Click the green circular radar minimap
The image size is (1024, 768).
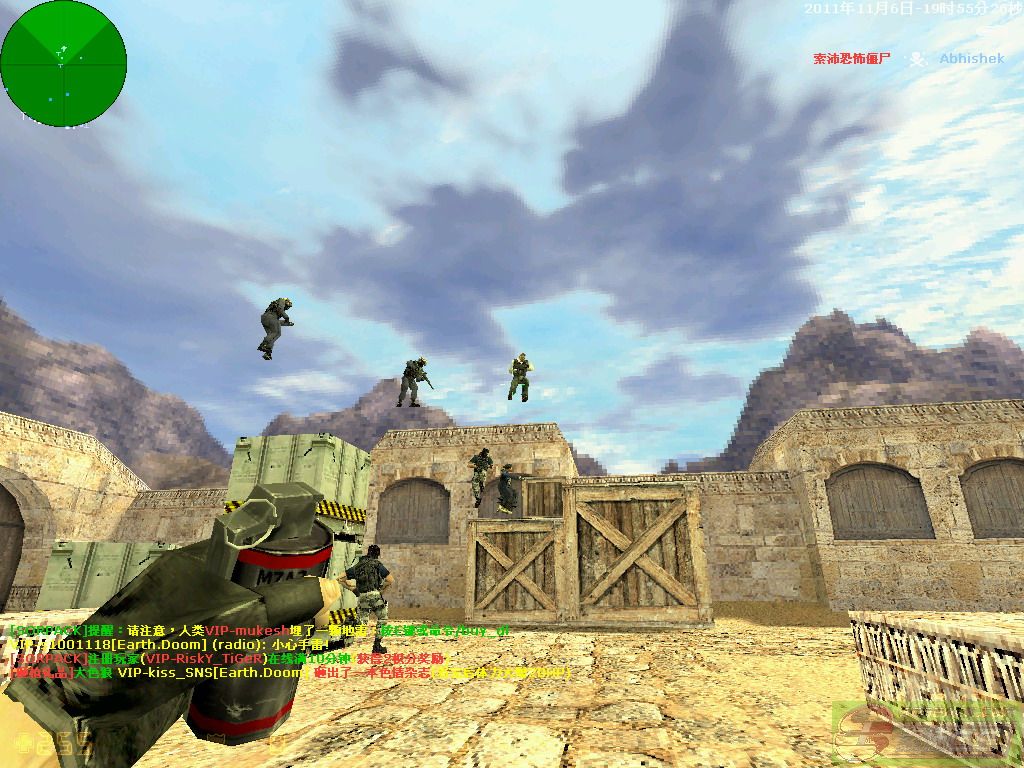pos(64,64)
